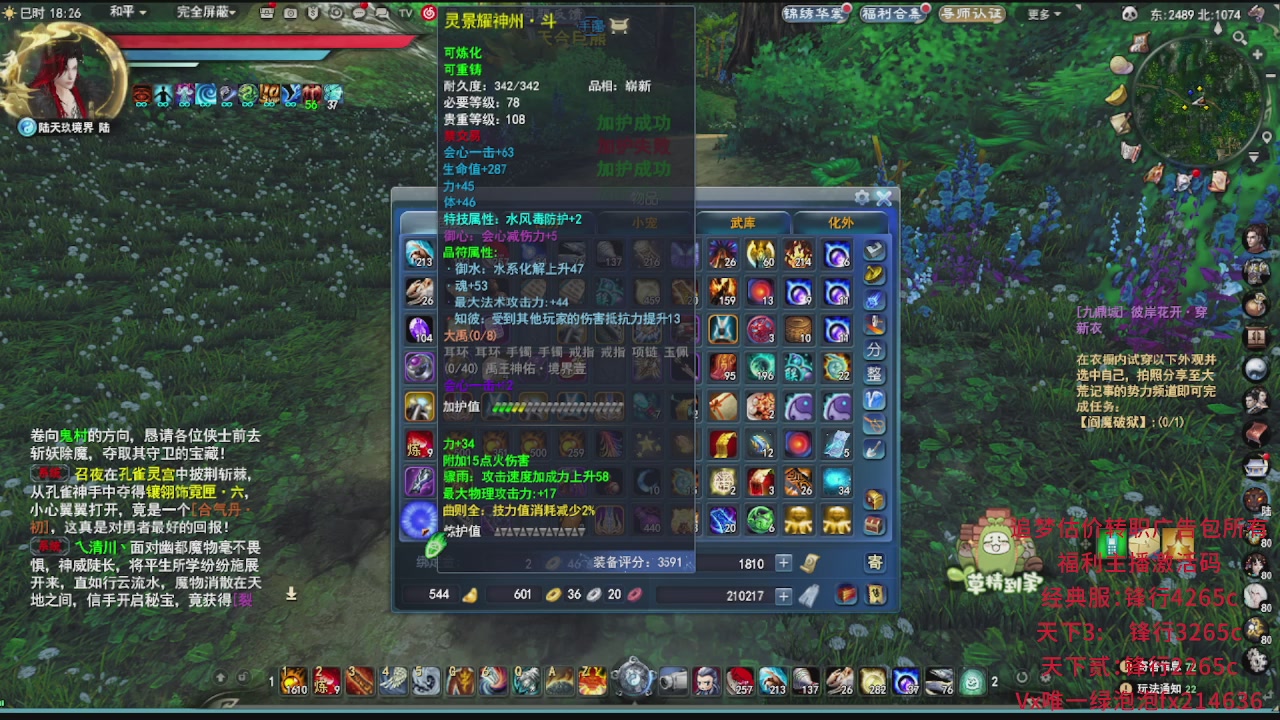Viewport: 1280px width, 720px height.
Task: Click the magnifier search icon near the minimap
Action: coord(1240,38)
